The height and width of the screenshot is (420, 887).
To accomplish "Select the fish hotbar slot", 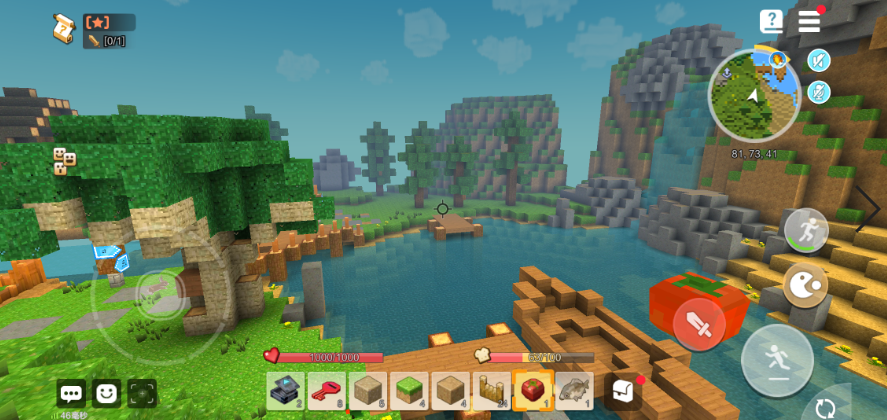I will tap(574, 390).
